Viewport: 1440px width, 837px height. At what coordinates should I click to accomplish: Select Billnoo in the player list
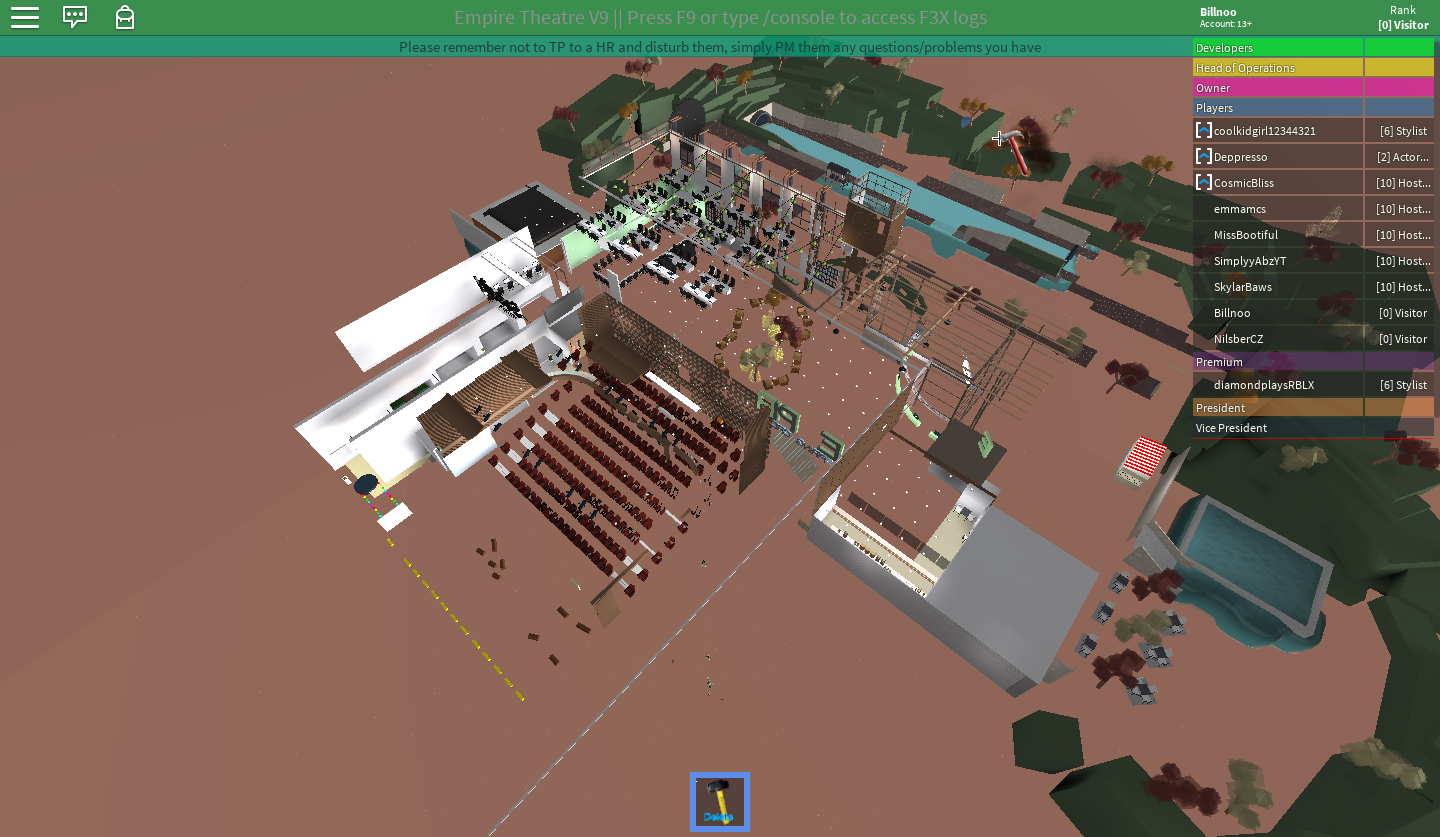point(1232,313)
